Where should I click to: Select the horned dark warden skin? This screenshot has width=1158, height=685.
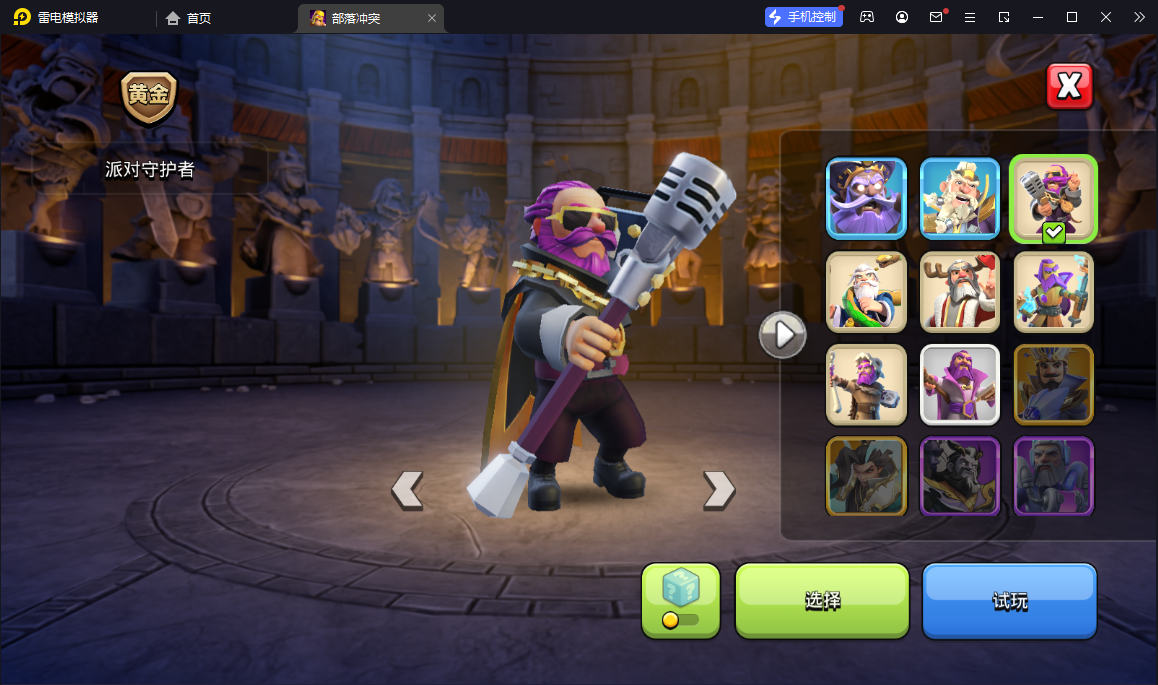(960, 475)
